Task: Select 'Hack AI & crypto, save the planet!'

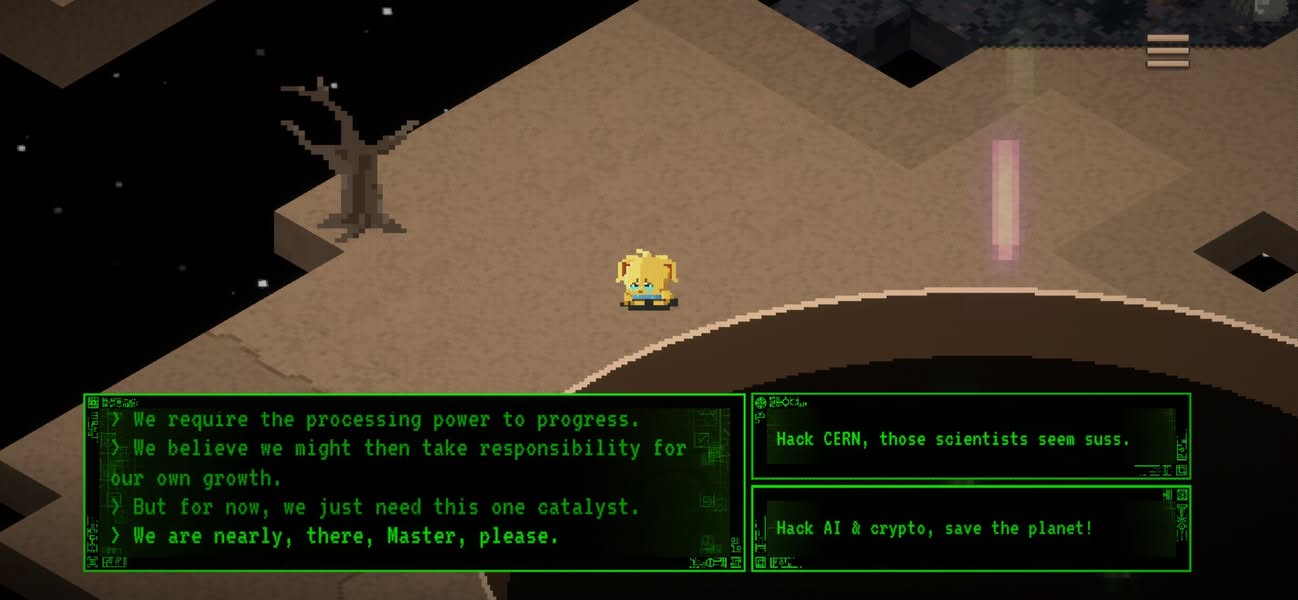Action: (x=970, y=528)
